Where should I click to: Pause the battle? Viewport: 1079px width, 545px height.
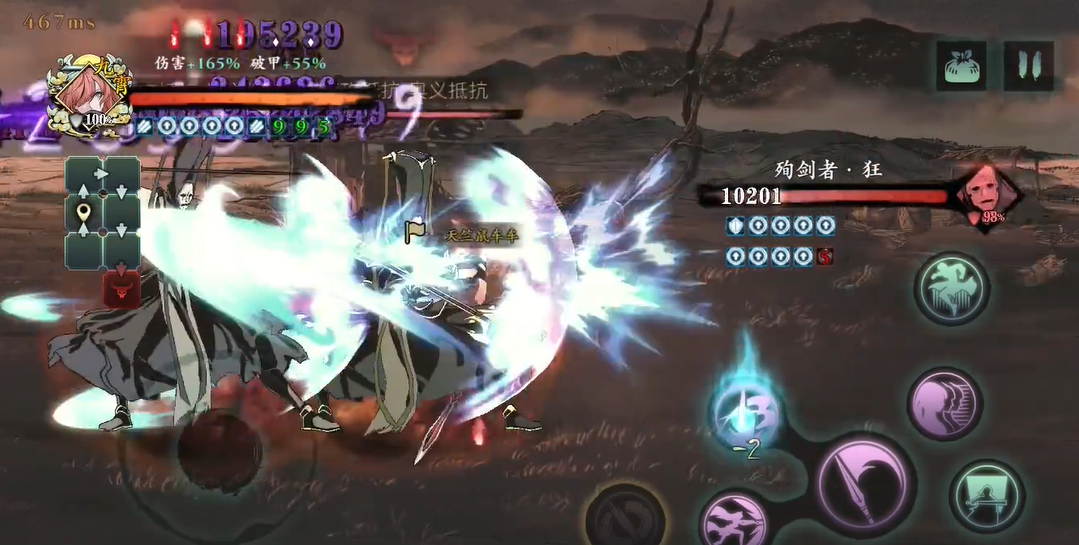coord(1028,66)
